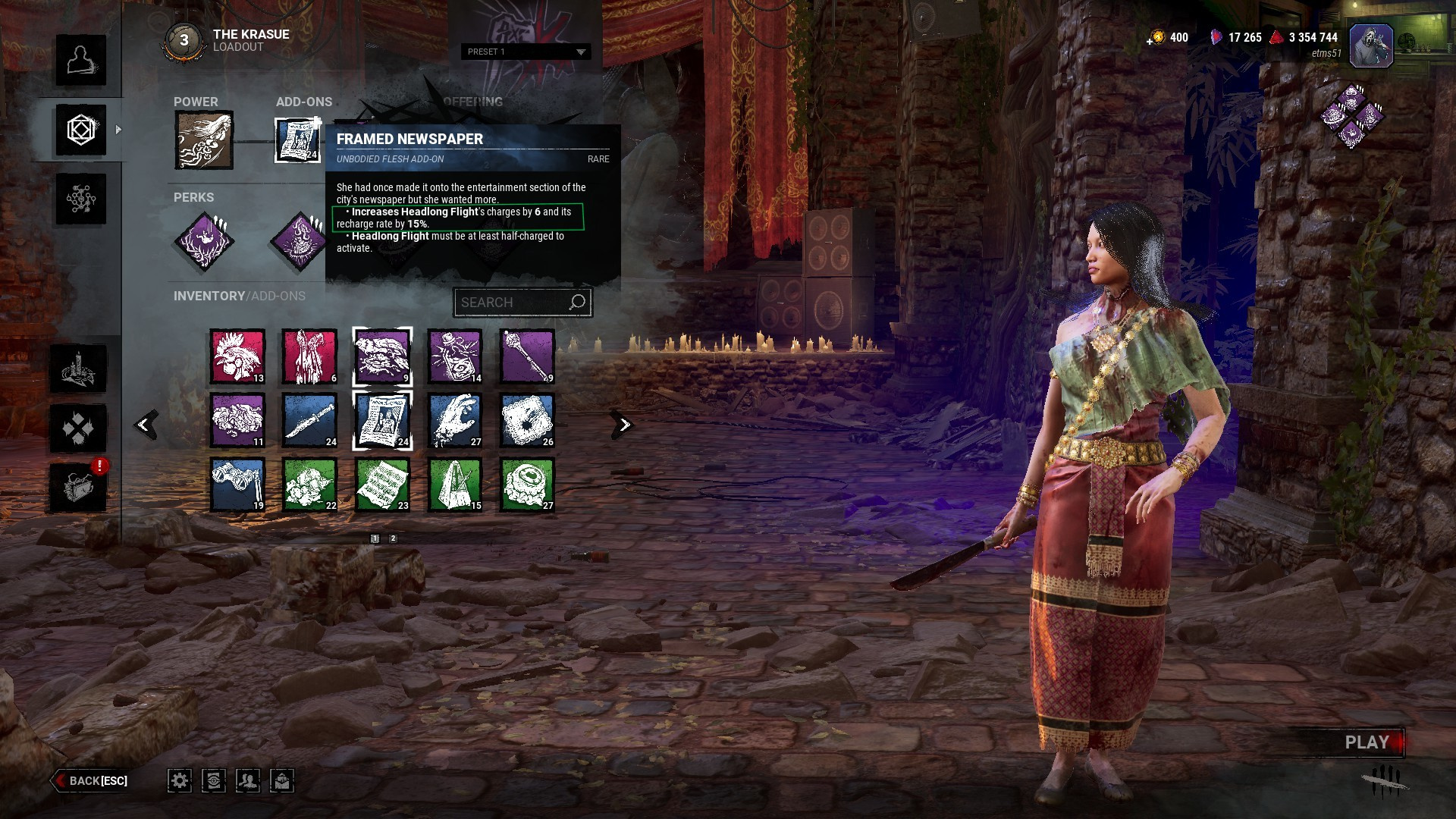Open the loadout tab

click(x=80, y=130)
